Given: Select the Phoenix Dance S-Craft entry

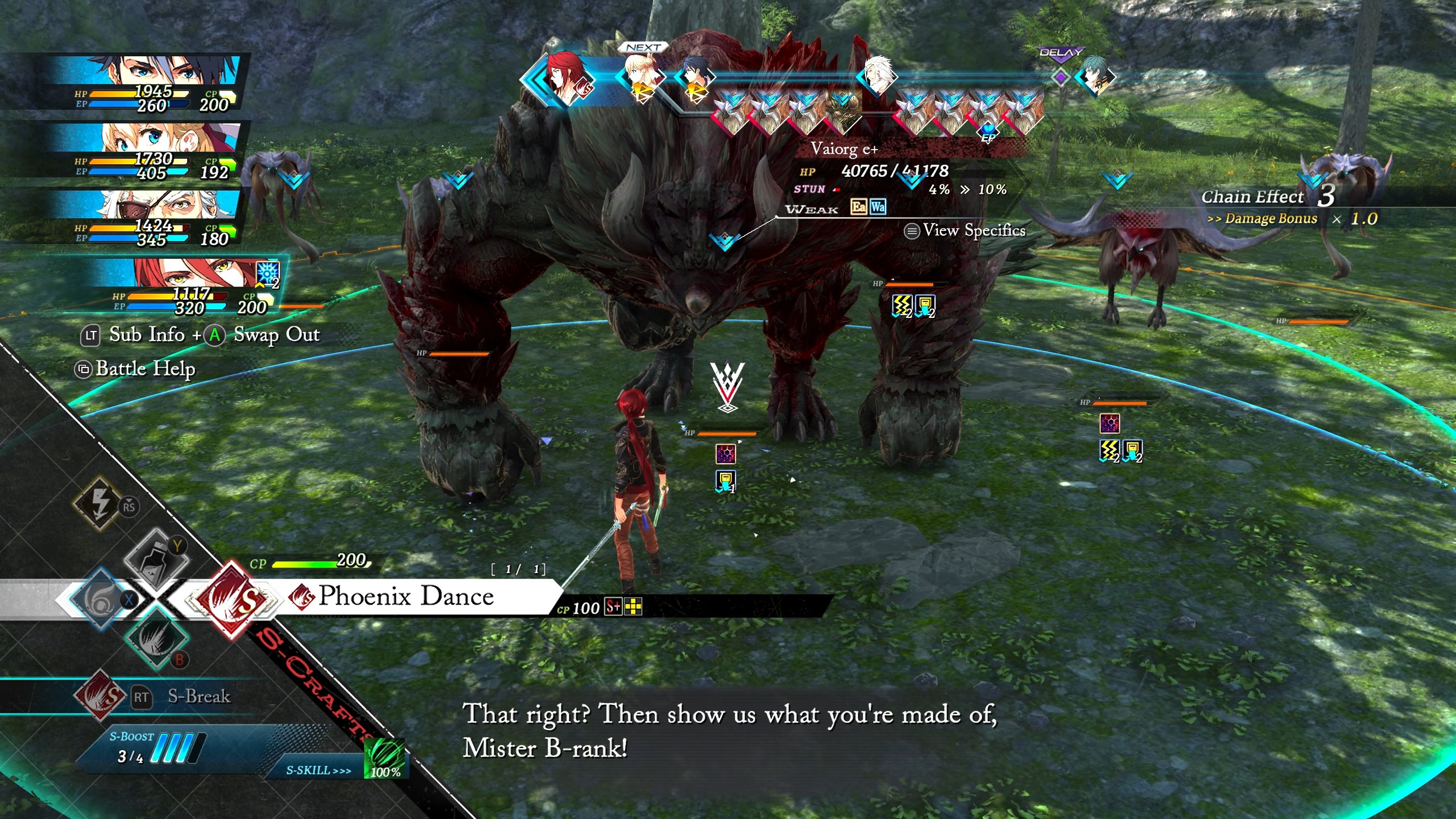Looking at the screenshot, I should [405, 596].
